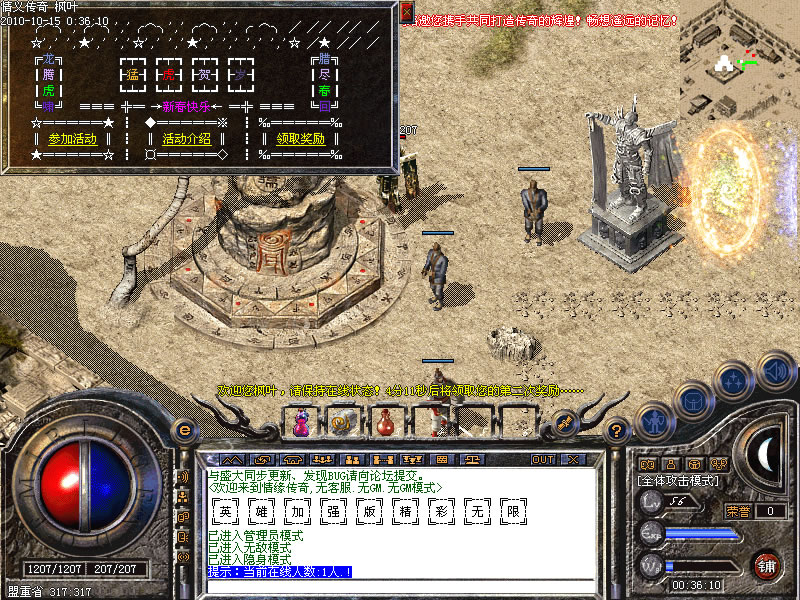Click the 全体攻击模式 attack mode label
Viewport: 800px width, 600px height.
click(678, 481)
